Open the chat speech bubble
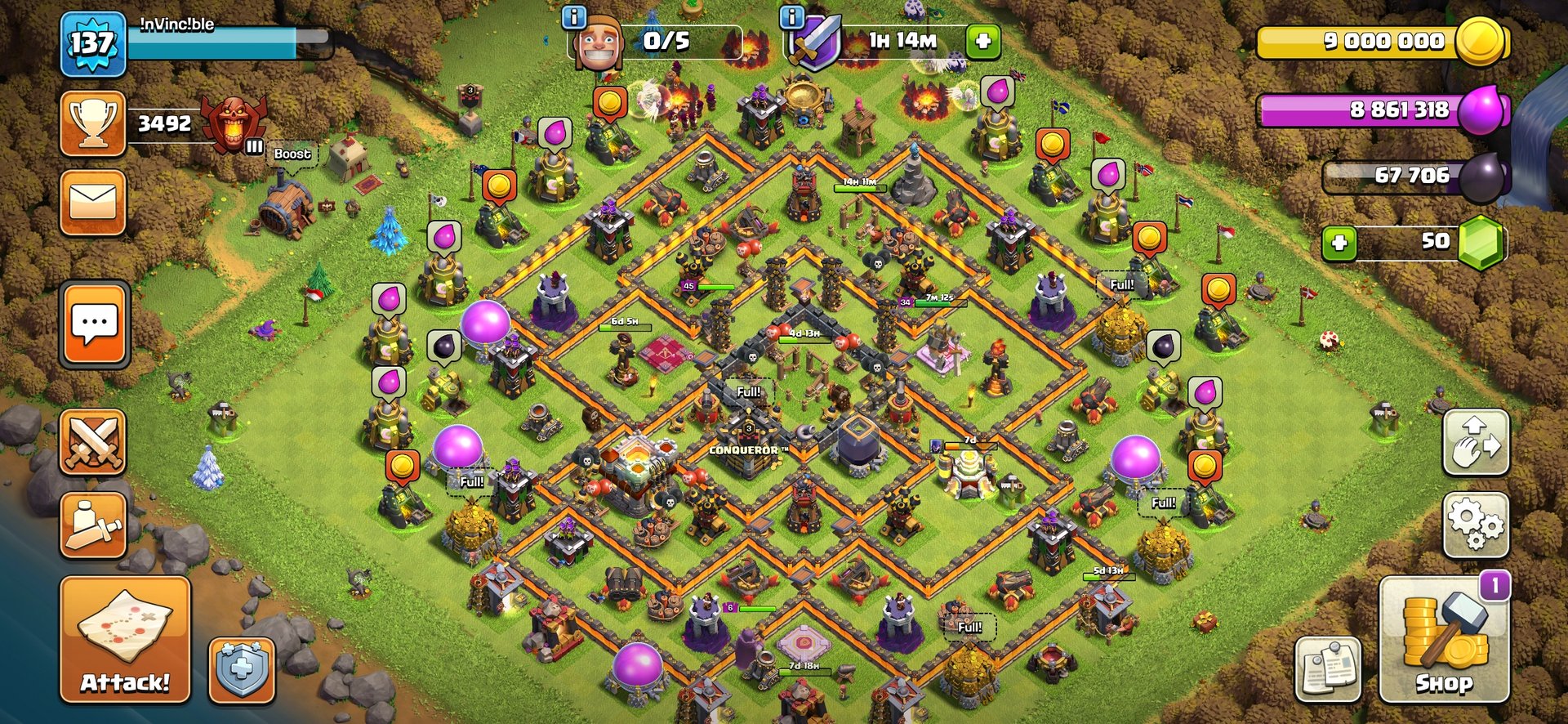 (x=94, y=325)
